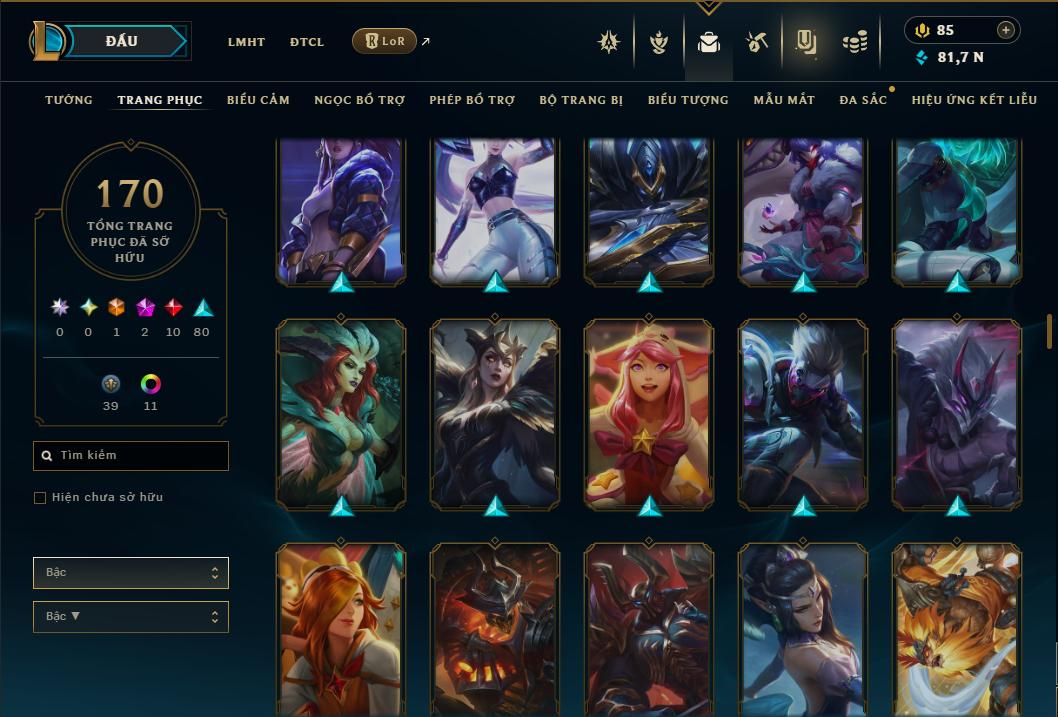Click the Tìm kiếm search field

coord(131,456)
